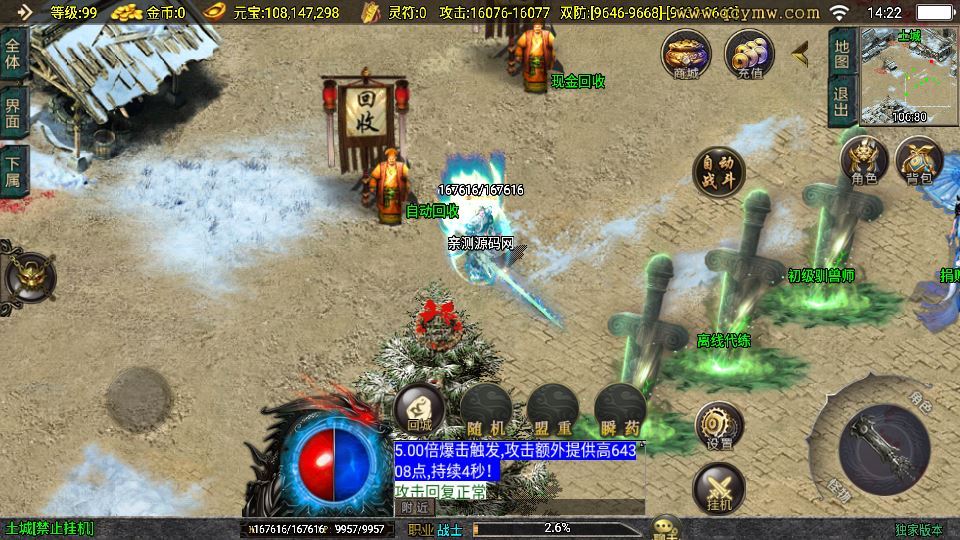Collapse the top icons with the gold arrow

[x=800, y=53]
